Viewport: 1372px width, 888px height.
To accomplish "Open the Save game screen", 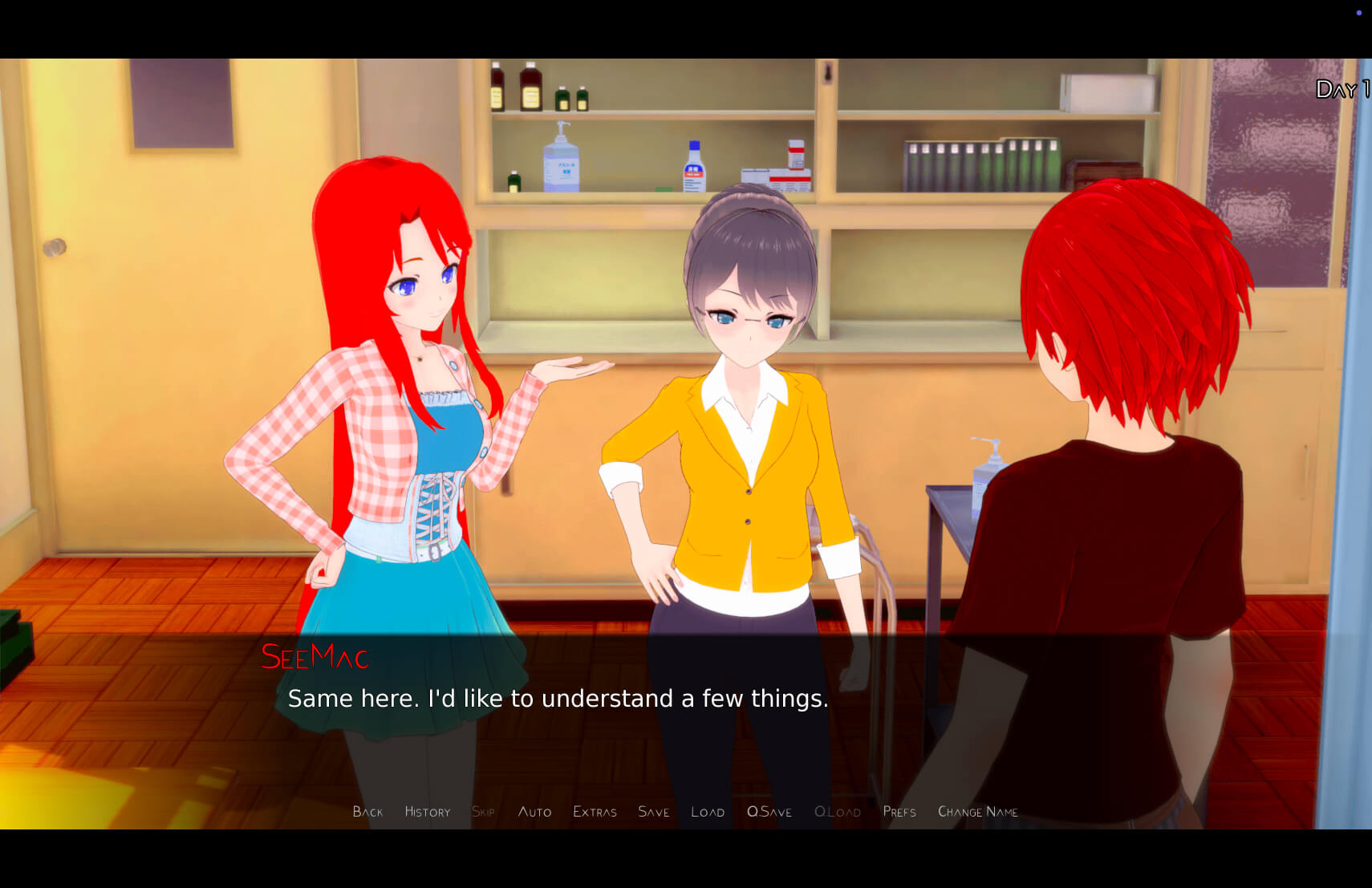I will pyautogui.click(x=653, y=812).
